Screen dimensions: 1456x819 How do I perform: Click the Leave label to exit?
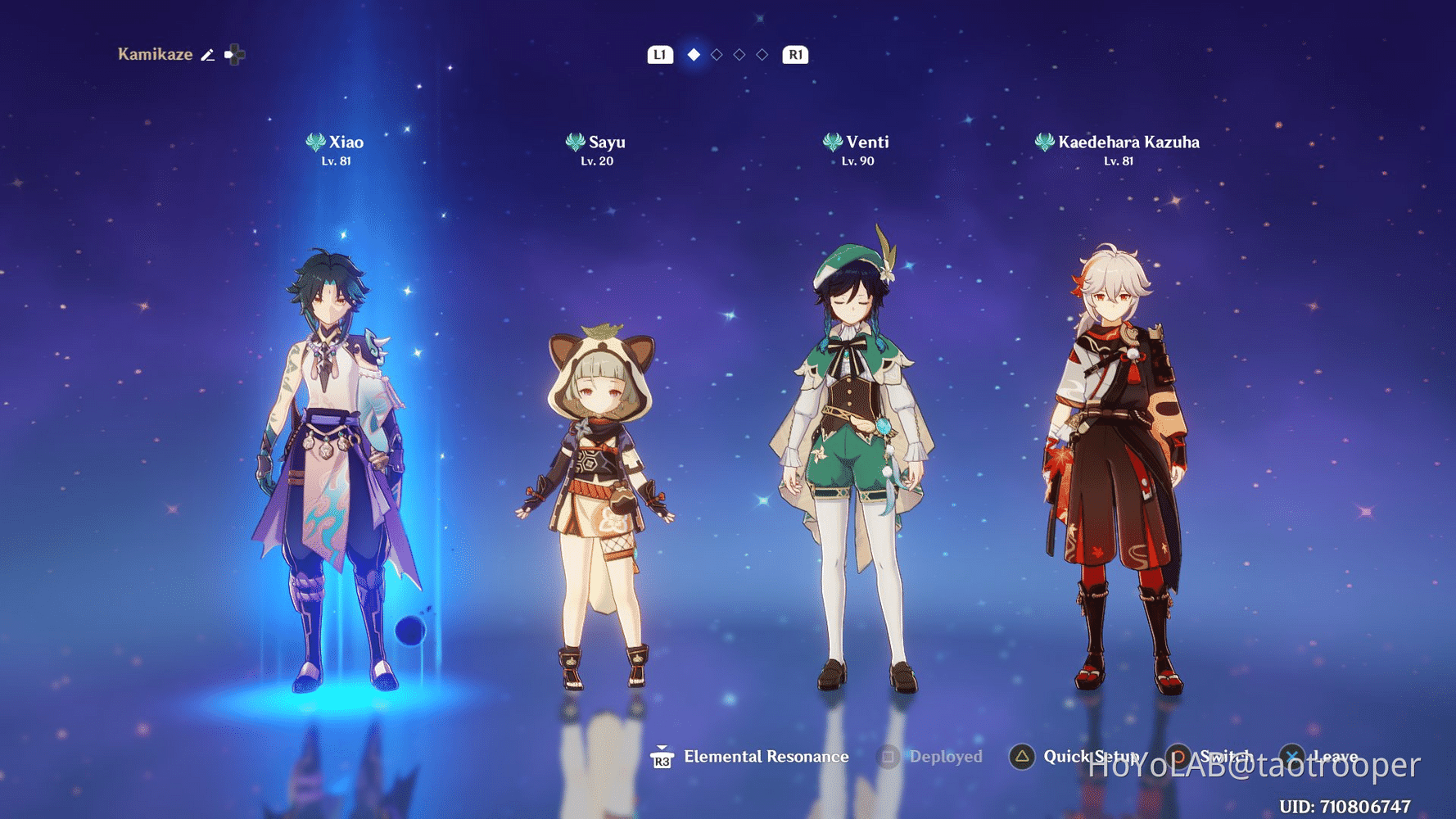[x=1334, y=756]
